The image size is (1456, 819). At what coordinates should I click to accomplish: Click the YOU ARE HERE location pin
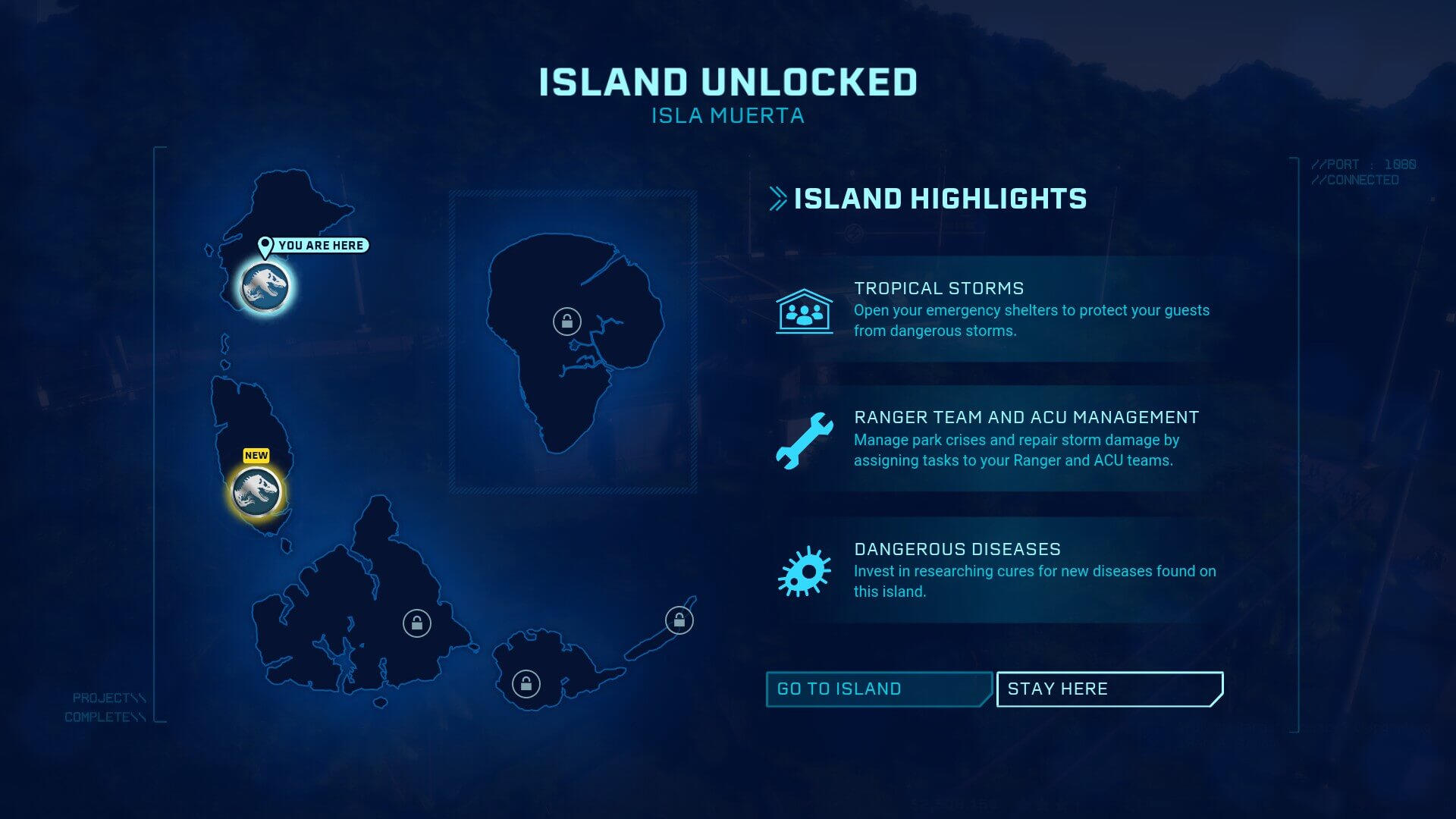[x=264, y=245]
